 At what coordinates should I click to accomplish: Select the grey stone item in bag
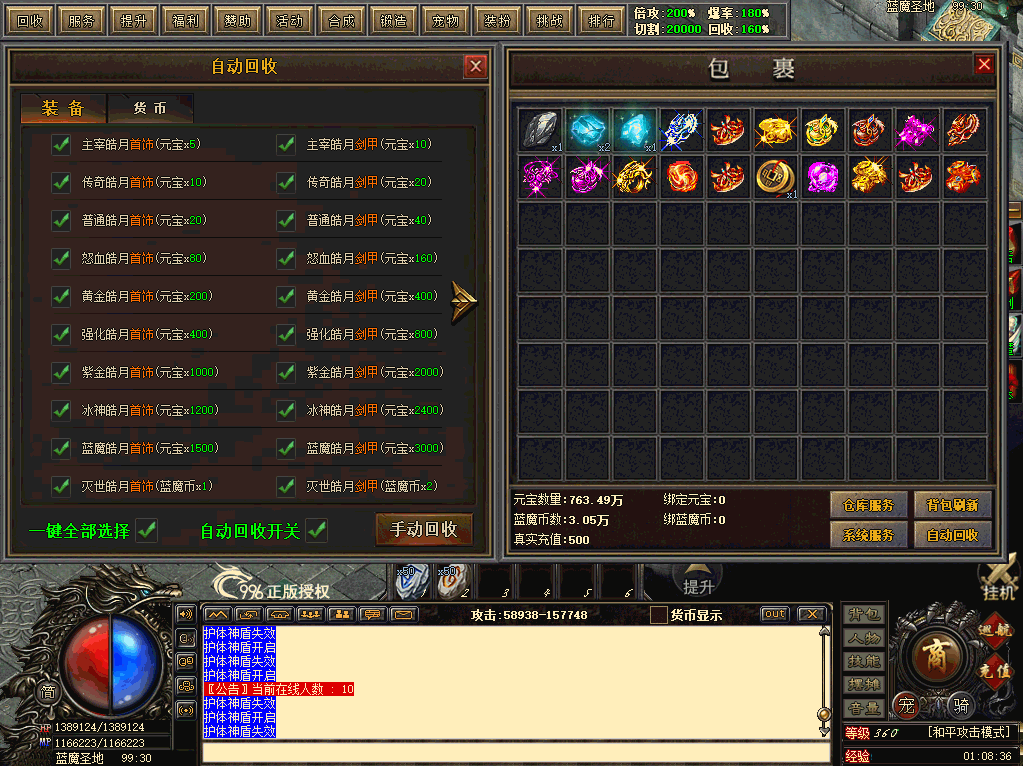(x=540, y=130)
